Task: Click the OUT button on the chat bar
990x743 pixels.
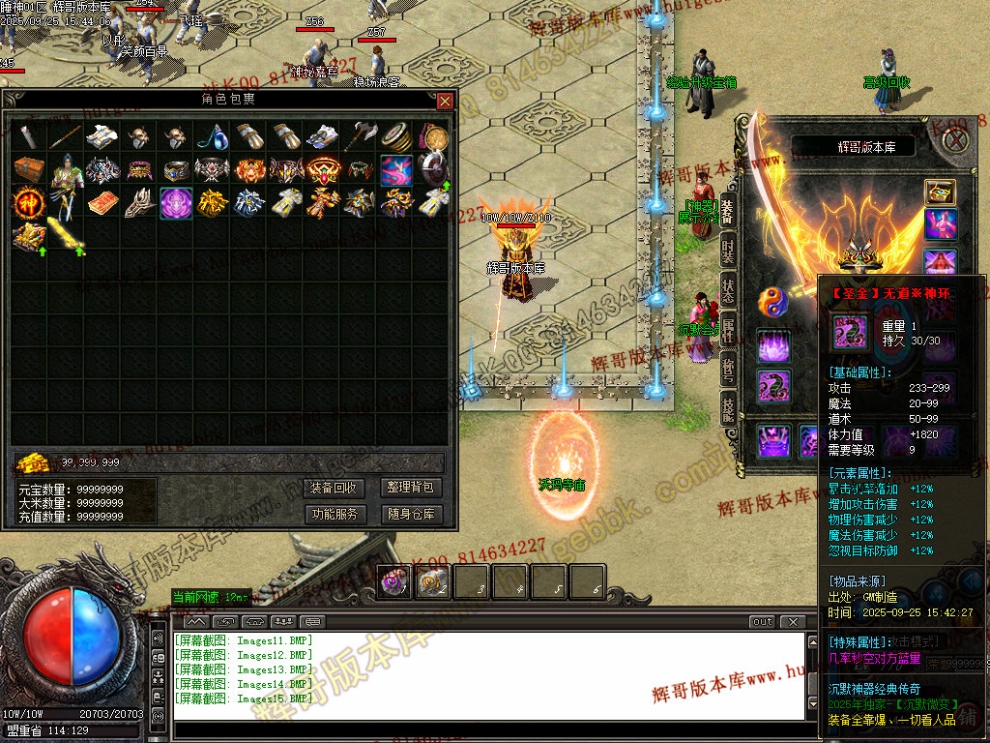Action: (762, 622)
